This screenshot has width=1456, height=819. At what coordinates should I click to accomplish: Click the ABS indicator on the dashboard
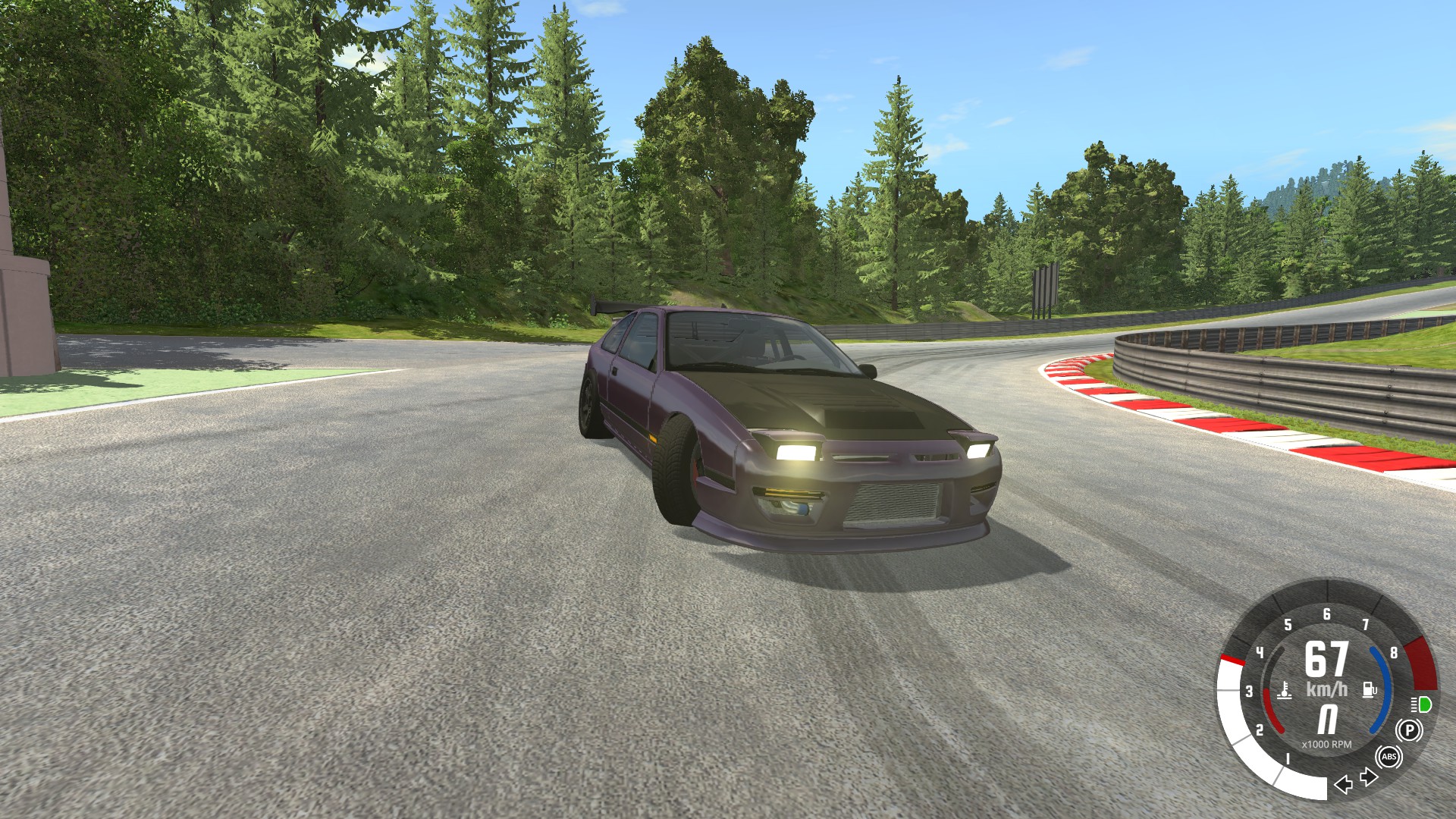(1389, 758)
